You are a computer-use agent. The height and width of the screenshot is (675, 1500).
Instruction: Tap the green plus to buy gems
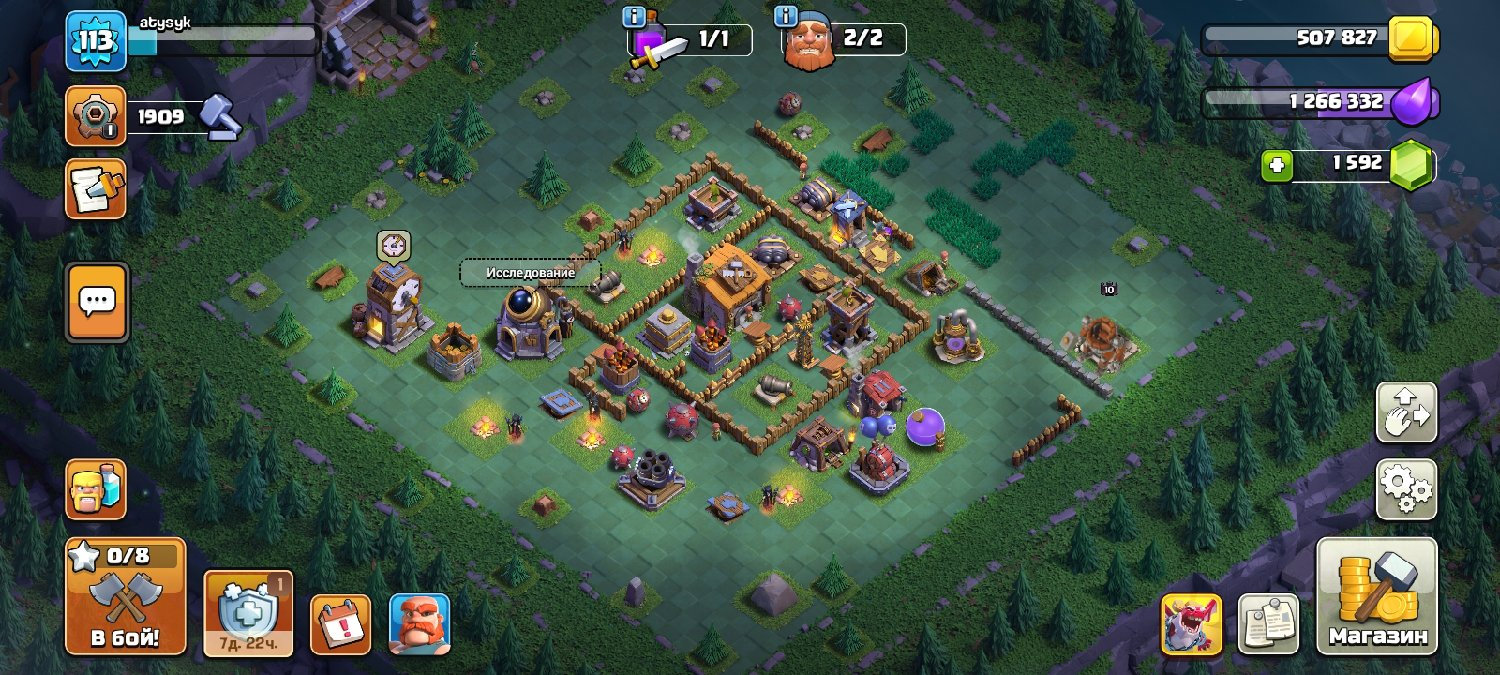coord(1276,165)
